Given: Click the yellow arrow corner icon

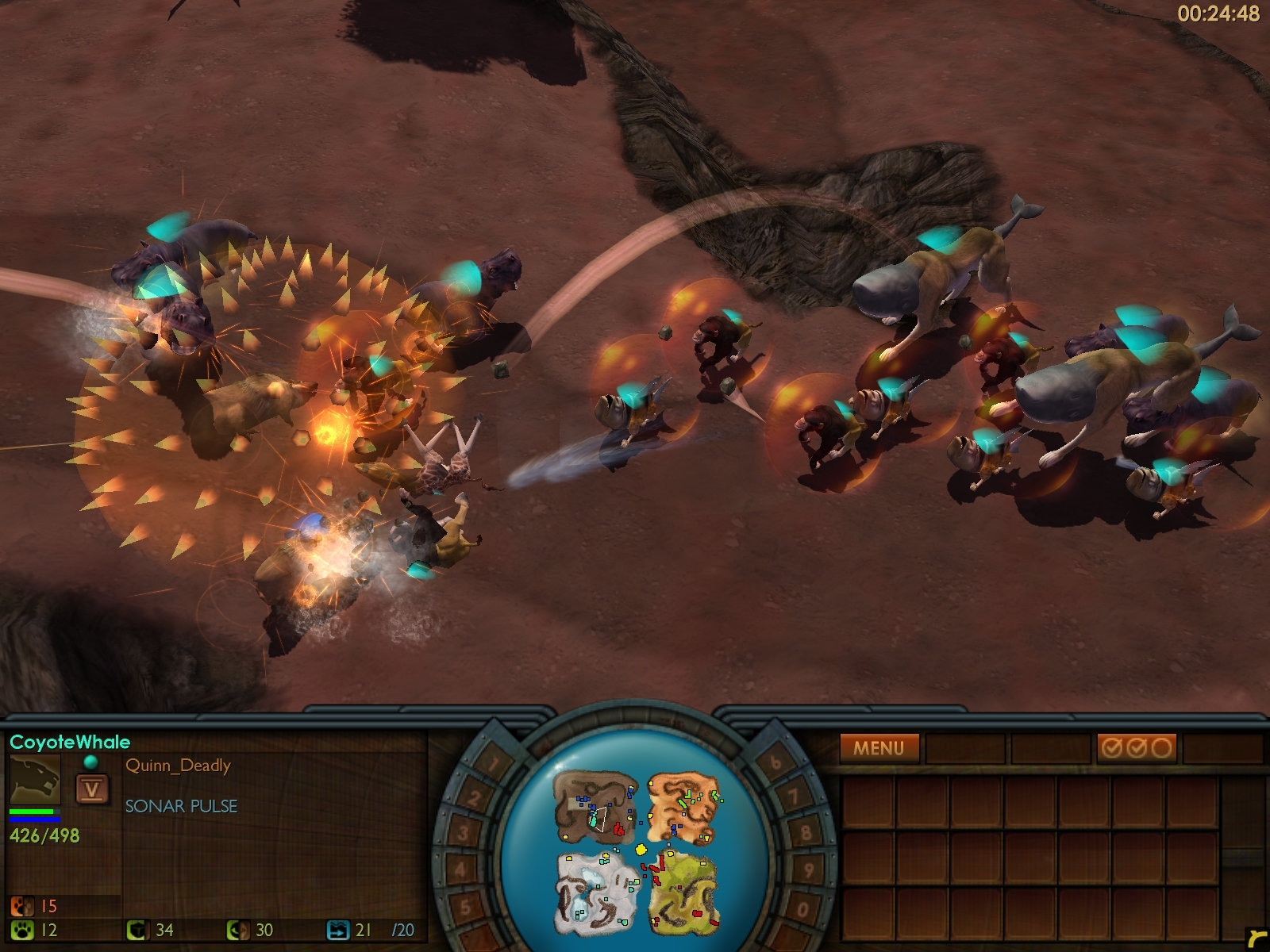Looking at the screenshot, I should [1254, 938].
